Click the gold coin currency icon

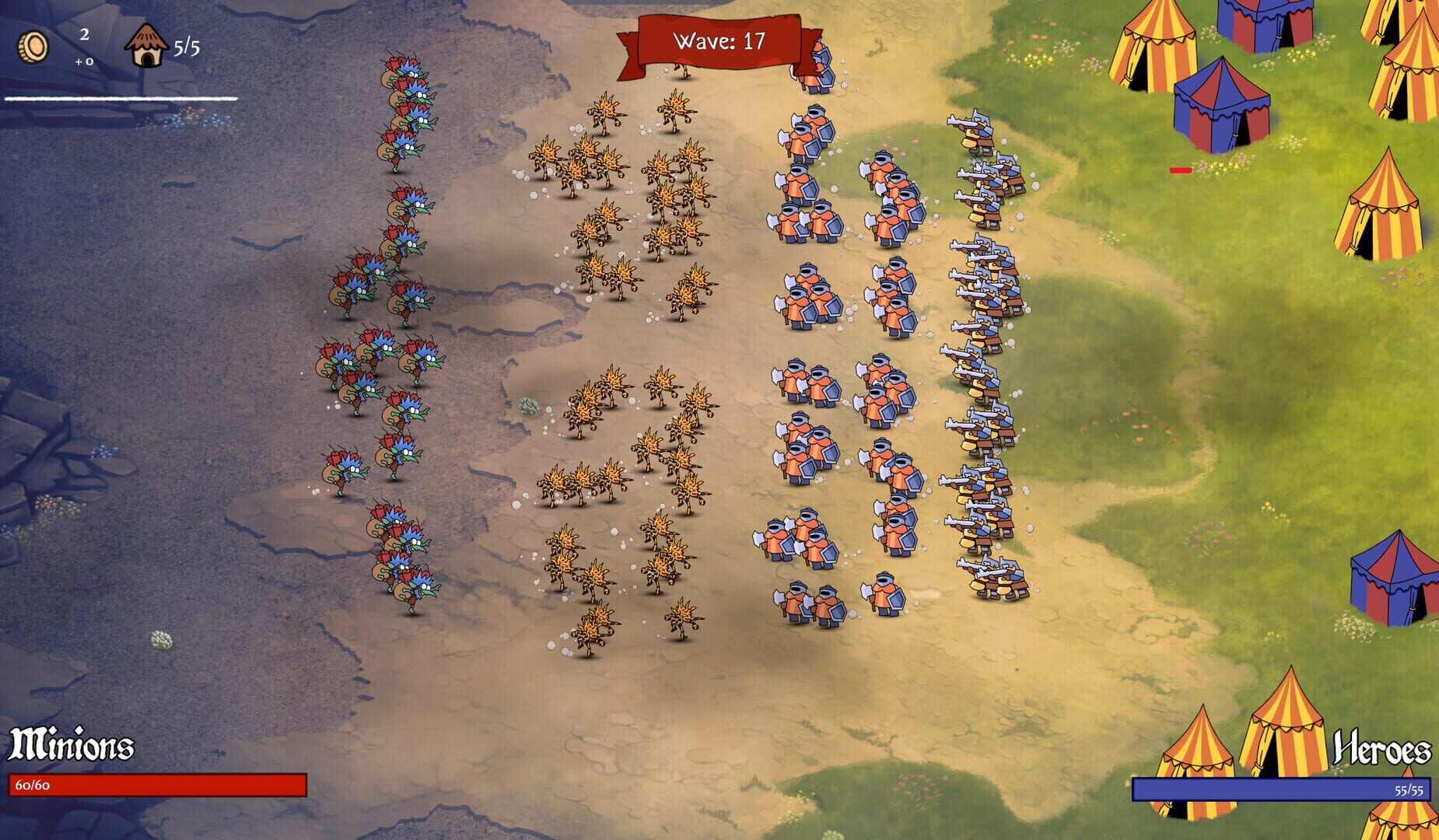click(33, 48)
